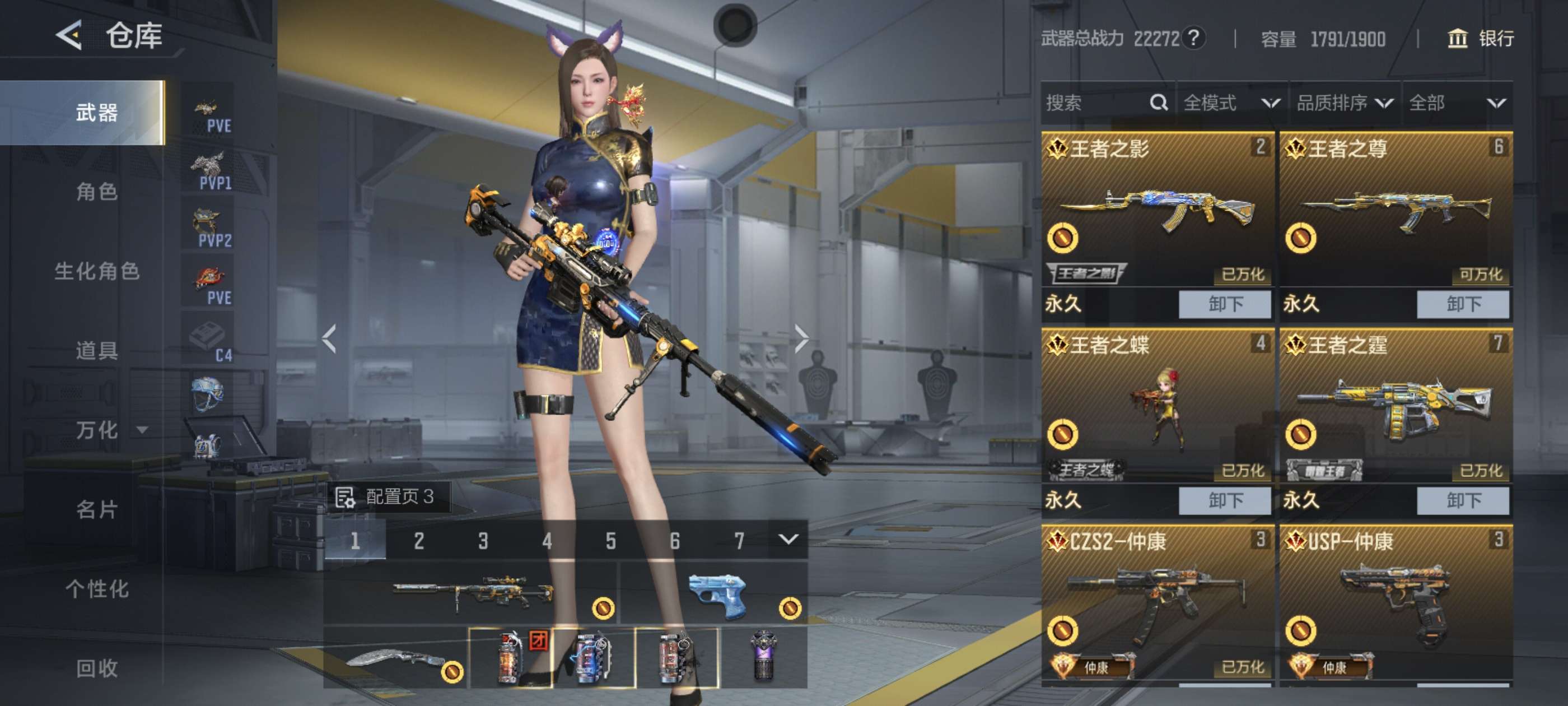The width and height of the screenshot is (1568, 706).
Task: Open the 全模式 mode dropdown
Action: click(x=1231, y=103)
